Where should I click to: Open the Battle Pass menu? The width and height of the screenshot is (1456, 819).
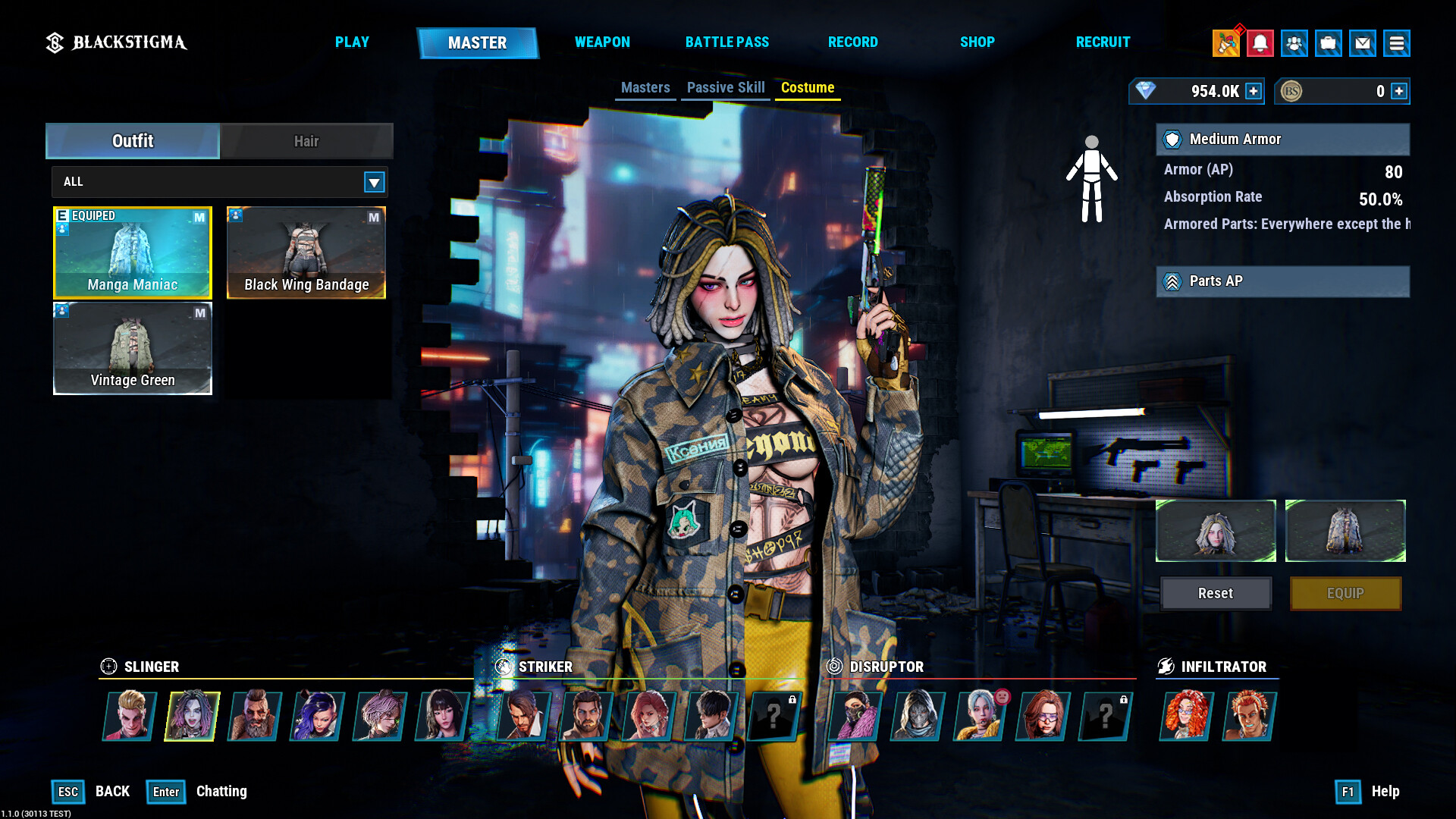(726, 42)
